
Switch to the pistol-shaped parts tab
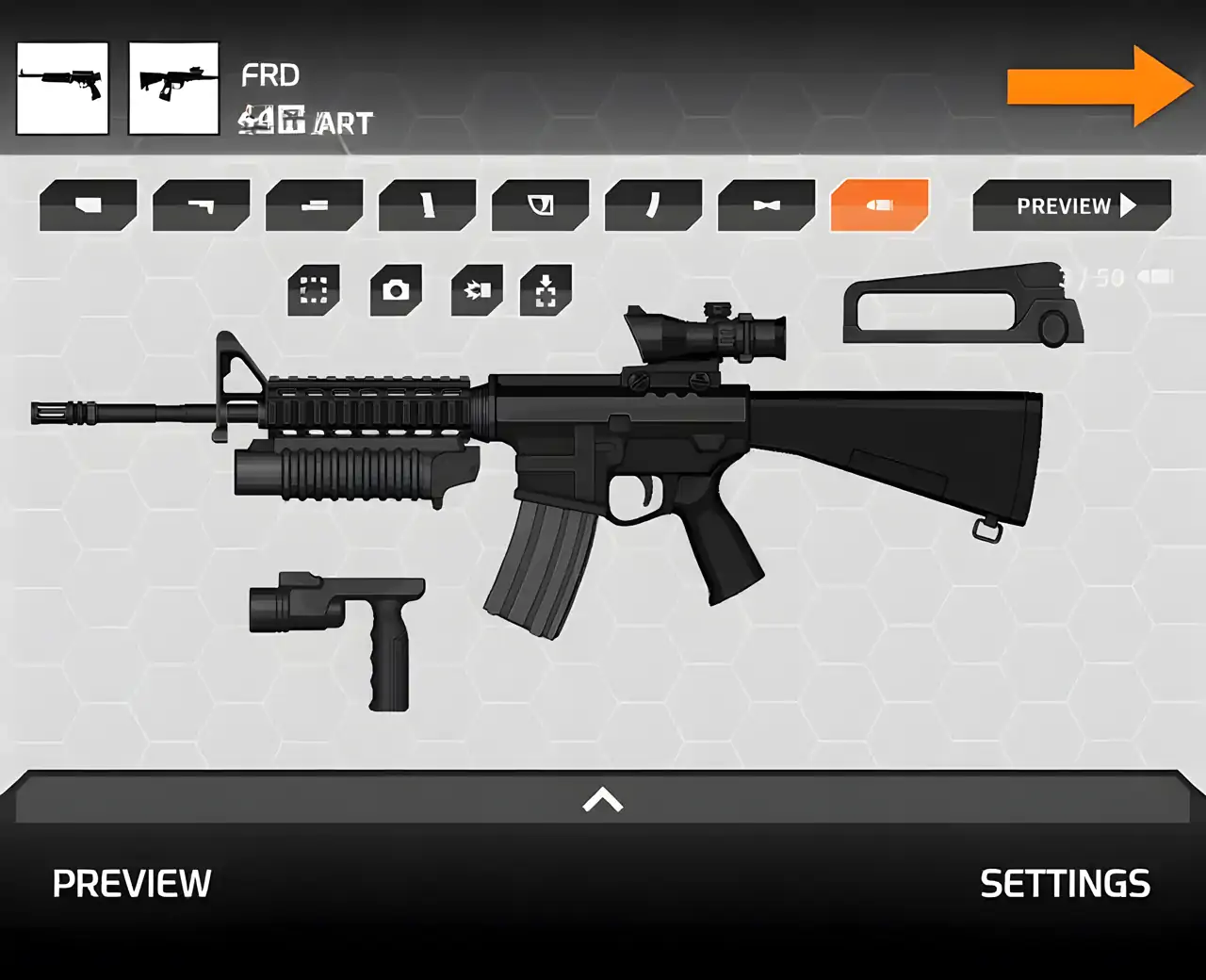[201, 204]
